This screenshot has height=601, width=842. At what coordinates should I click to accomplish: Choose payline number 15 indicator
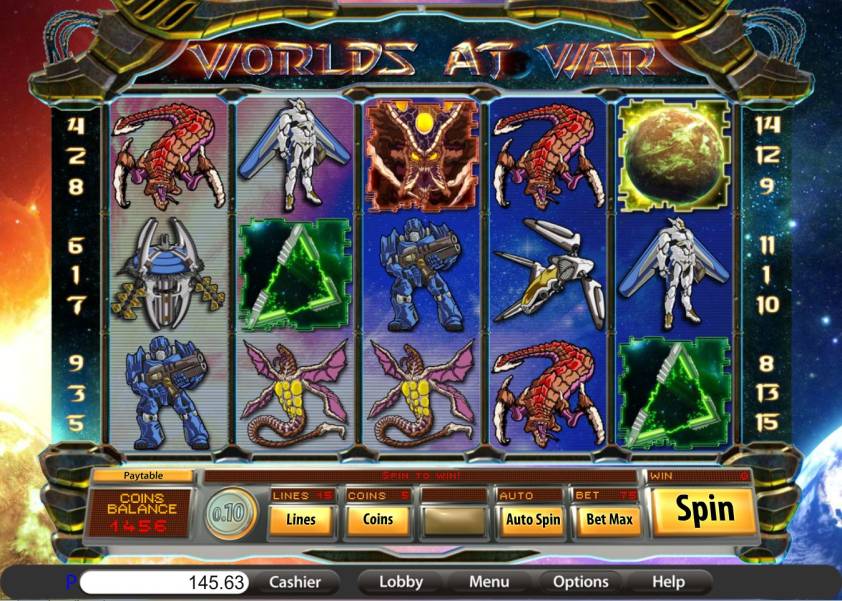tap(767, 422)
